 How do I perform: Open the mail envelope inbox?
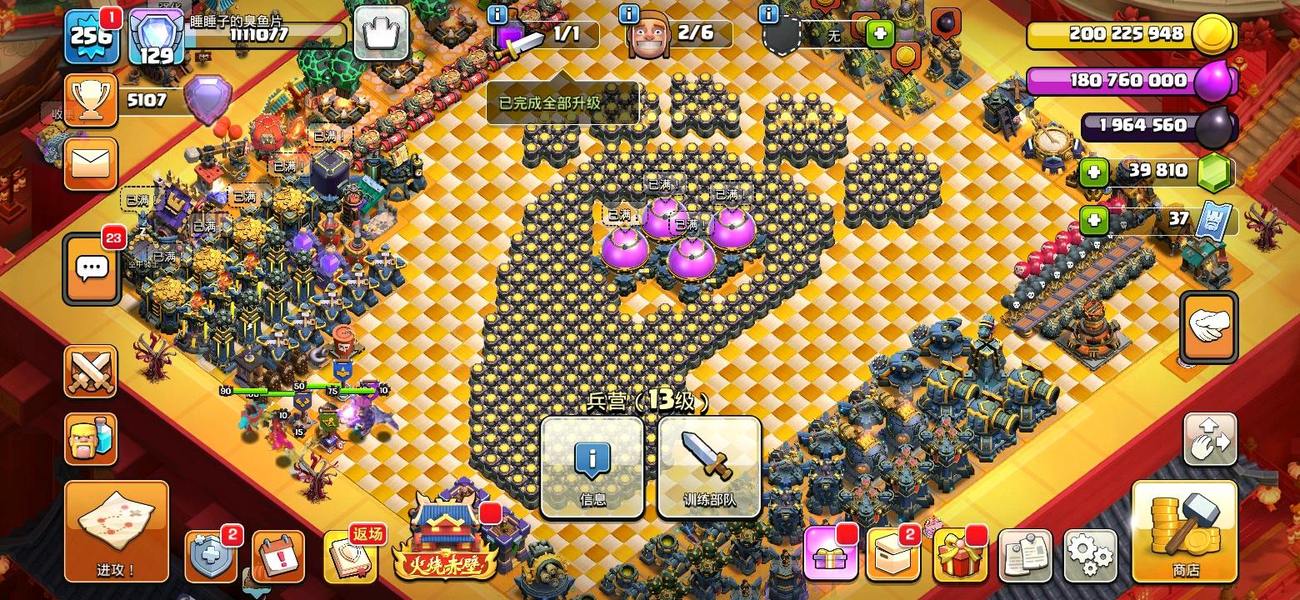pos(91,162)
